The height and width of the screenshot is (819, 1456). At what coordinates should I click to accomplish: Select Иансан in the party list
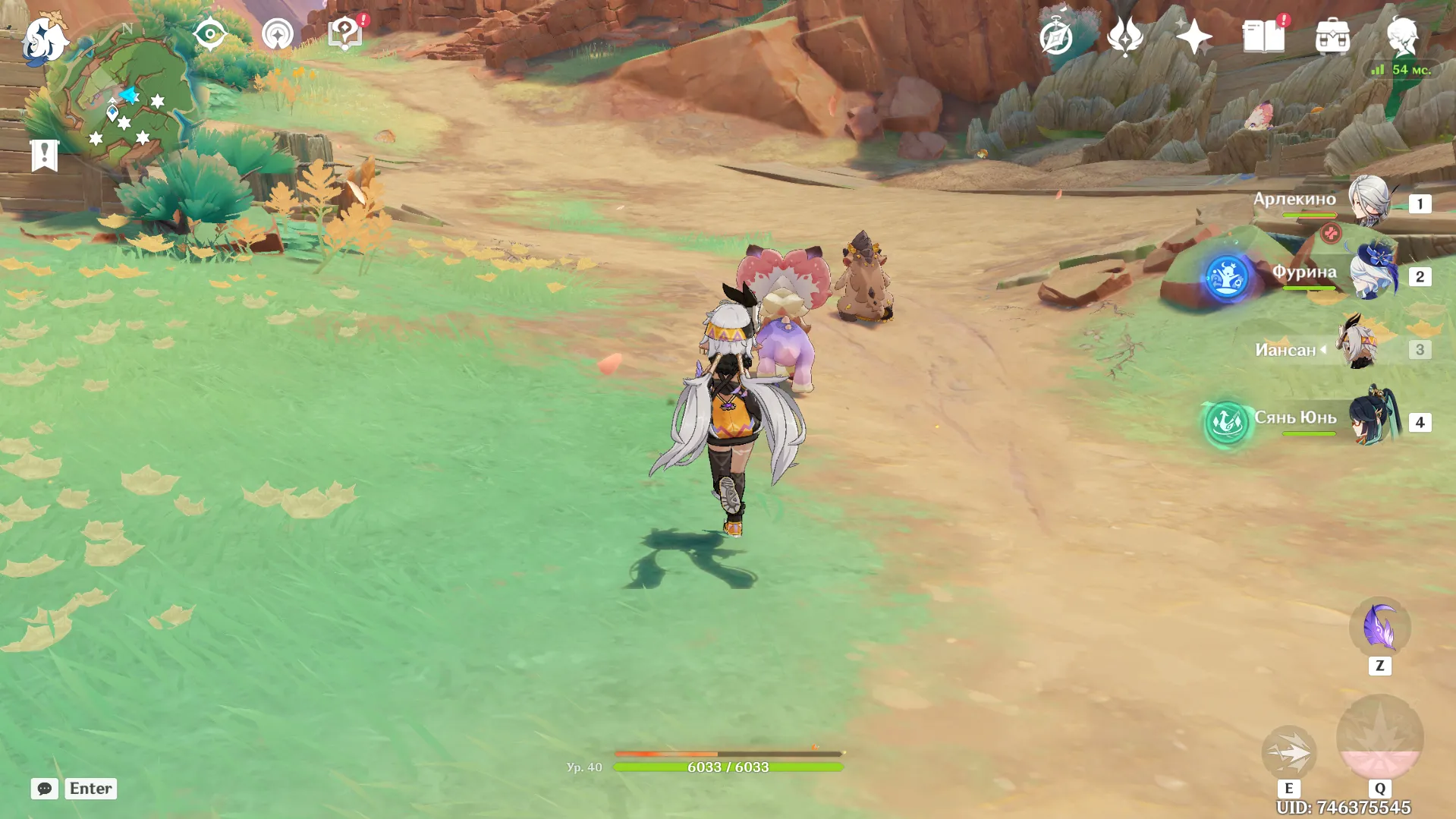1358,348
